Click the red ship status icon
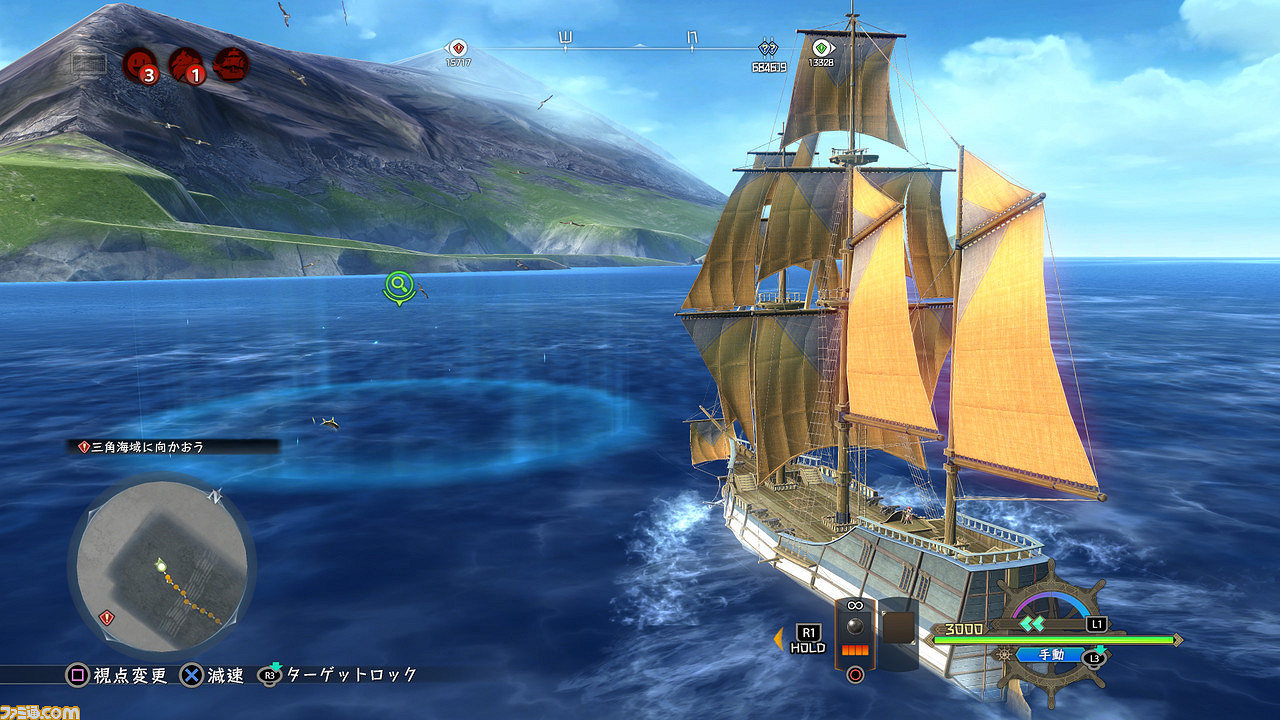Viewport: 1280px width, 720px height. coord(232,65)
